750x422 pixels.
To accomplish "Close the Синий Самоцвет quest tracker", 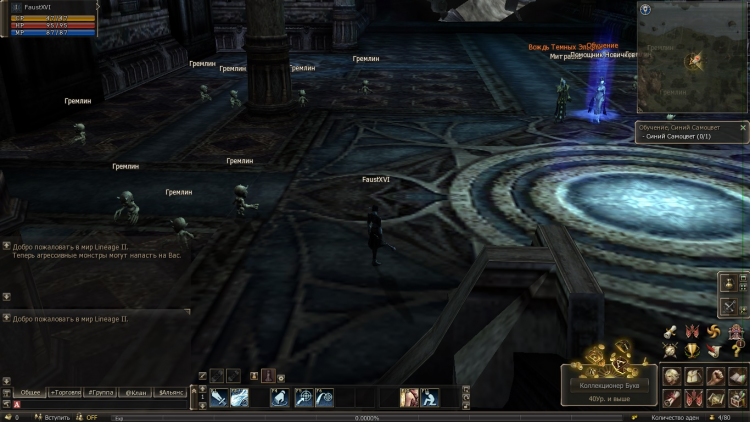I will (x=743, y=128).
